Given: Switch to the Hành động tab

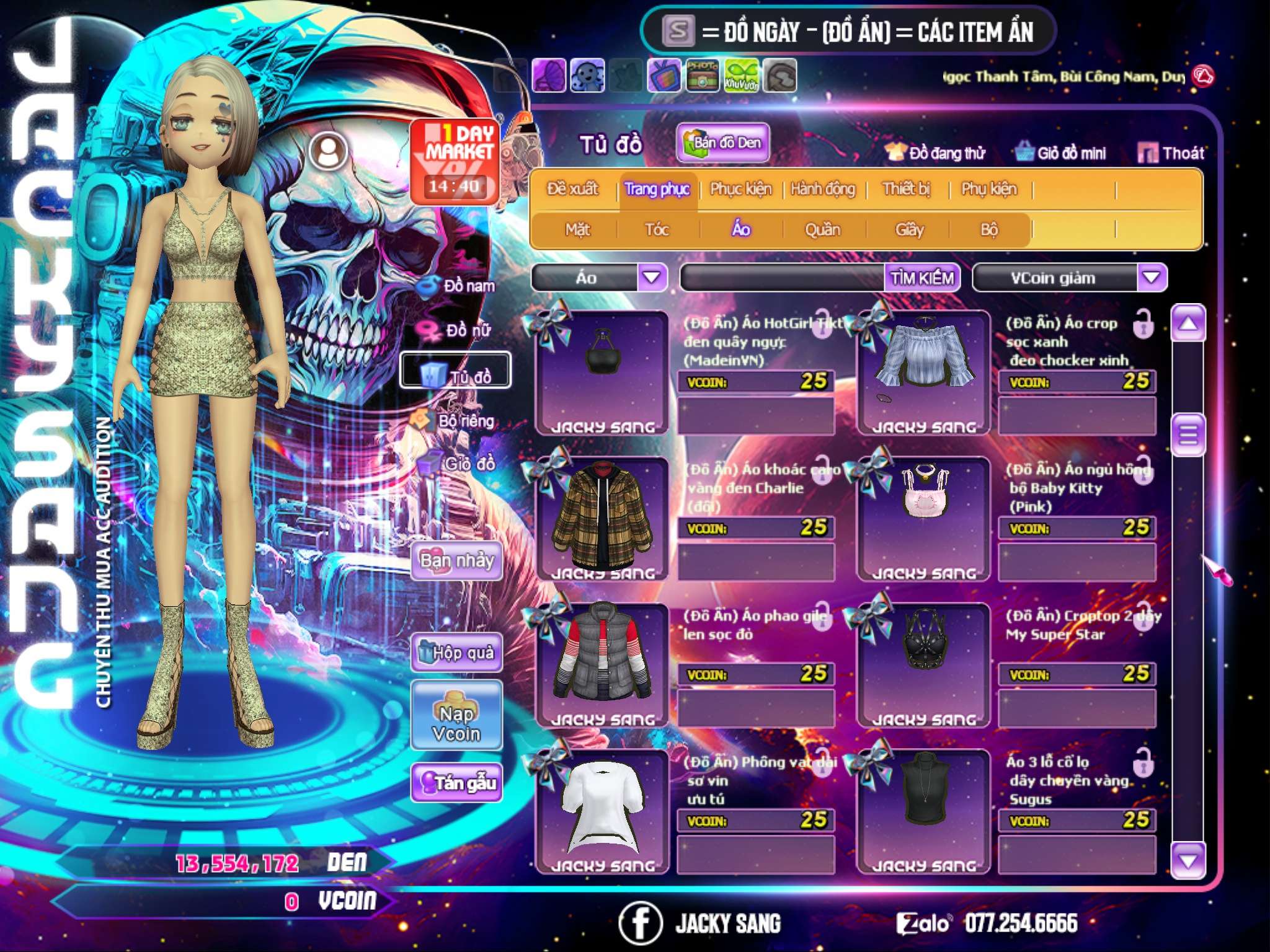Looking at the screenshot, I should [823, 189].
